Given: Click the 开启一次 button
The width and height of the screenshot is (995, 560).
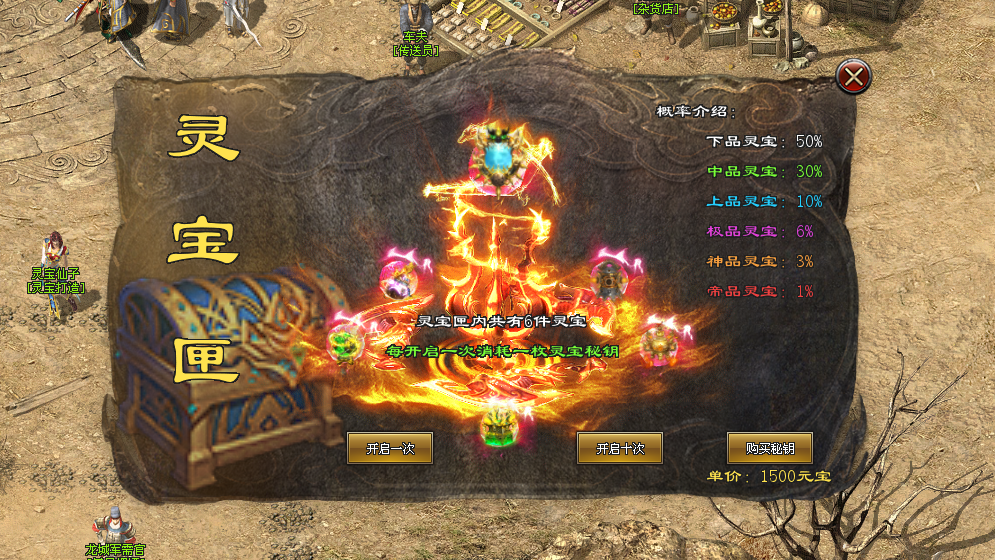Looking at the screenshot, I should pos(390,448).
